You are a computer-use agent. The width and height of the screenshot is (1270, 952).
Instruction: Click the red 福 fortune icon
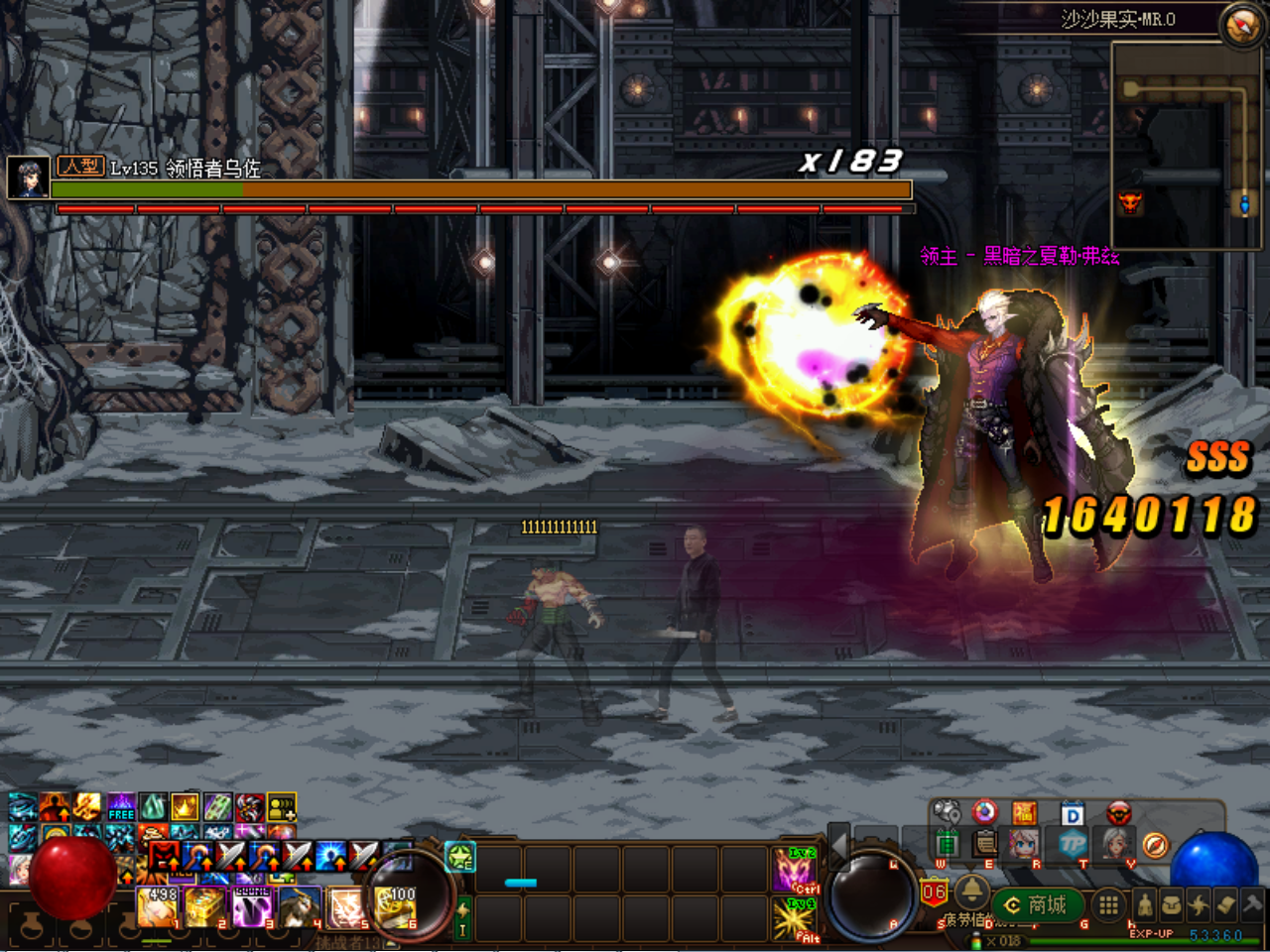1025,814
